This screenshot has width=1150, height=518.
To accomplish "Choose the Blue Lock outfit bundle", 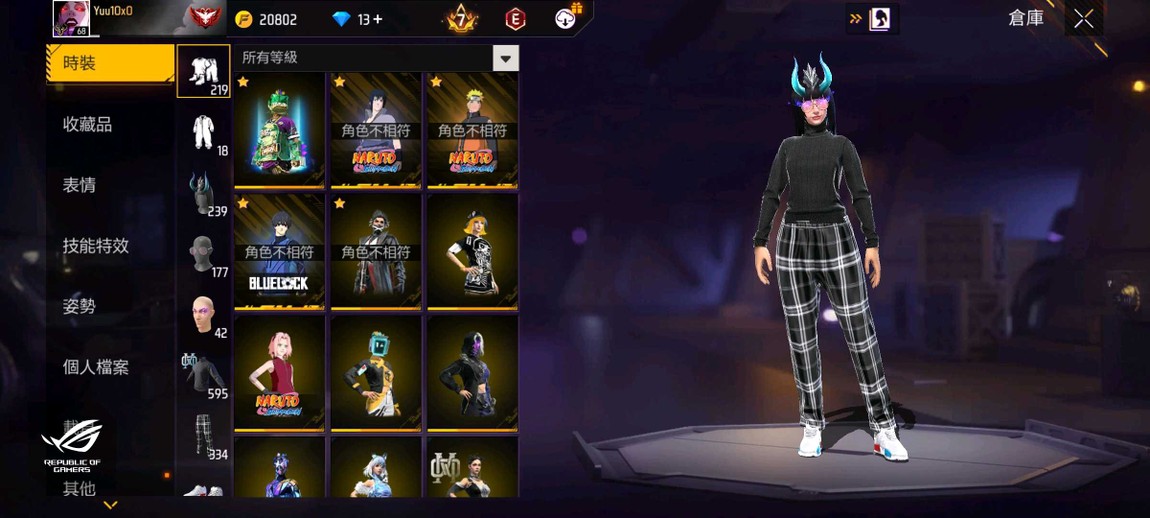I will click(279, 251).
